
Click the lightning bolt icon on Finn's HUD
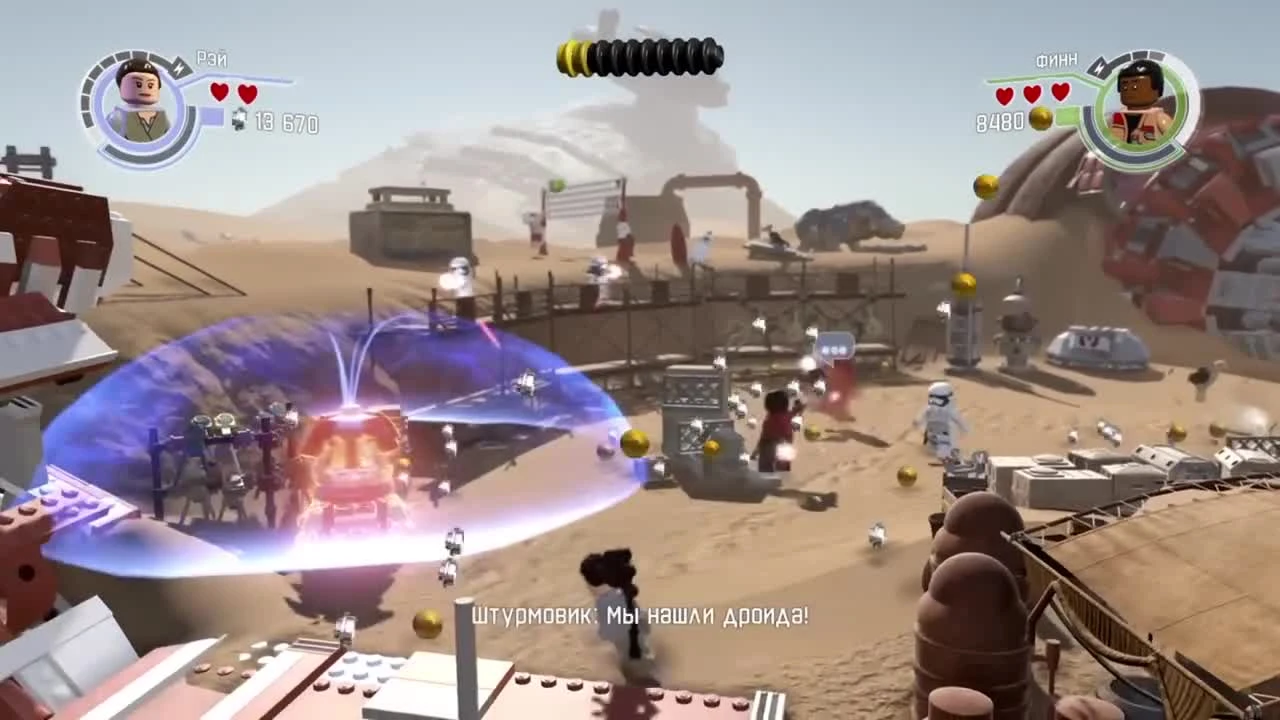1097,68
